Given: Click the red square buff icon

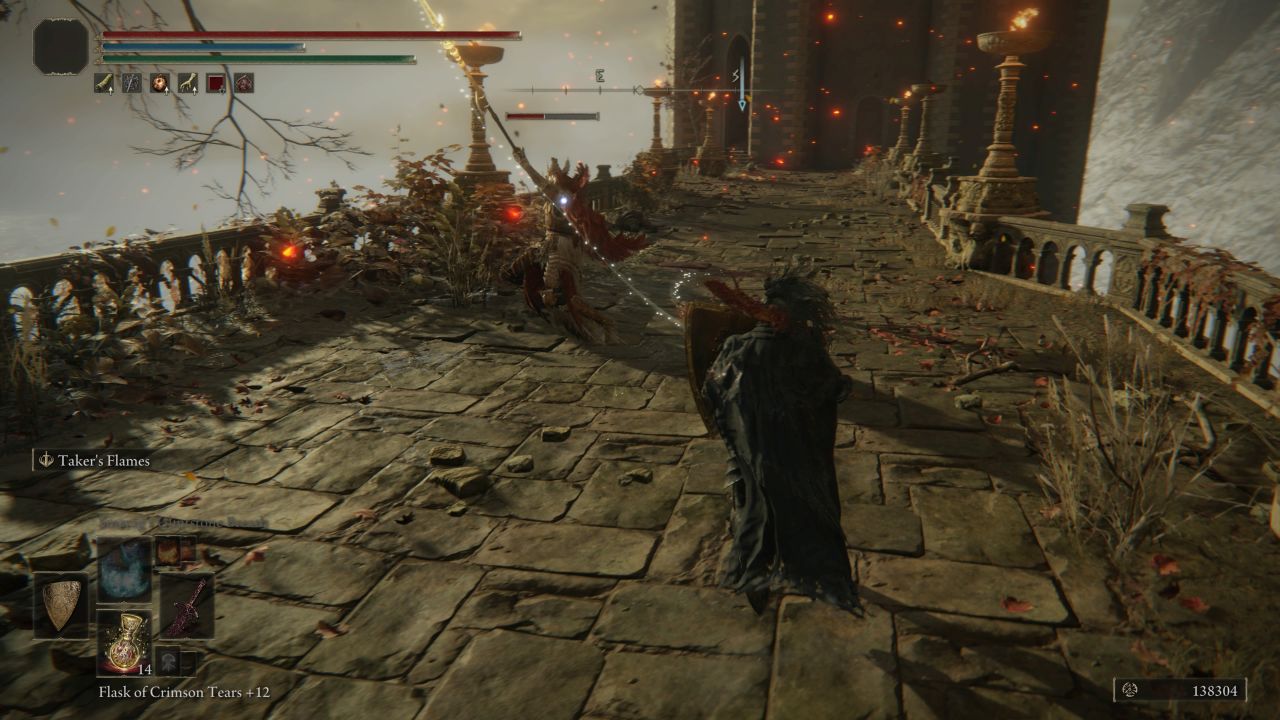Looking at the screenshot, I should 216,82.
